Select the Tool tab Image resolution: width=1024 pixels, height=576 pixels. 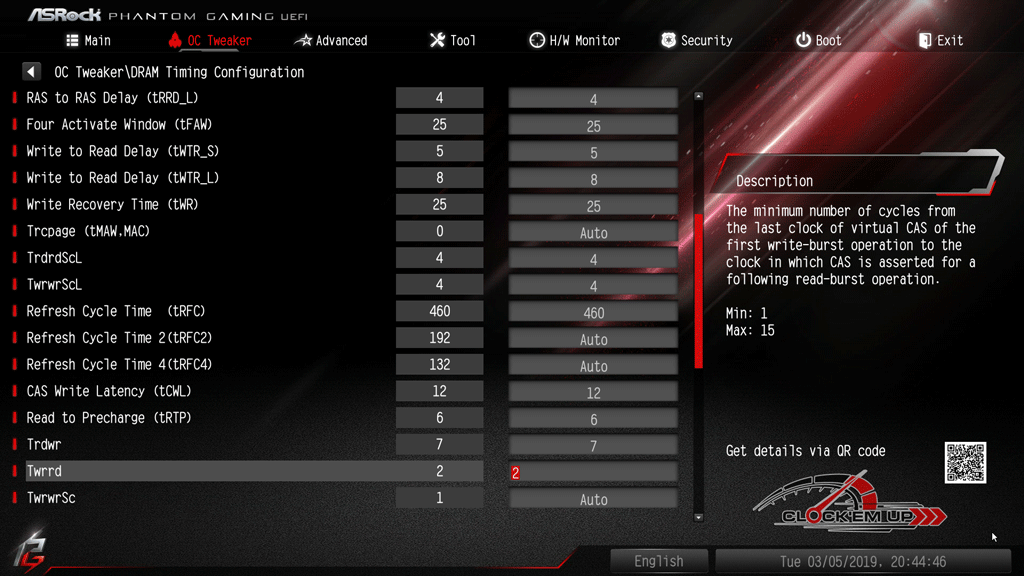pyautogui.click(x=452, y=41)
